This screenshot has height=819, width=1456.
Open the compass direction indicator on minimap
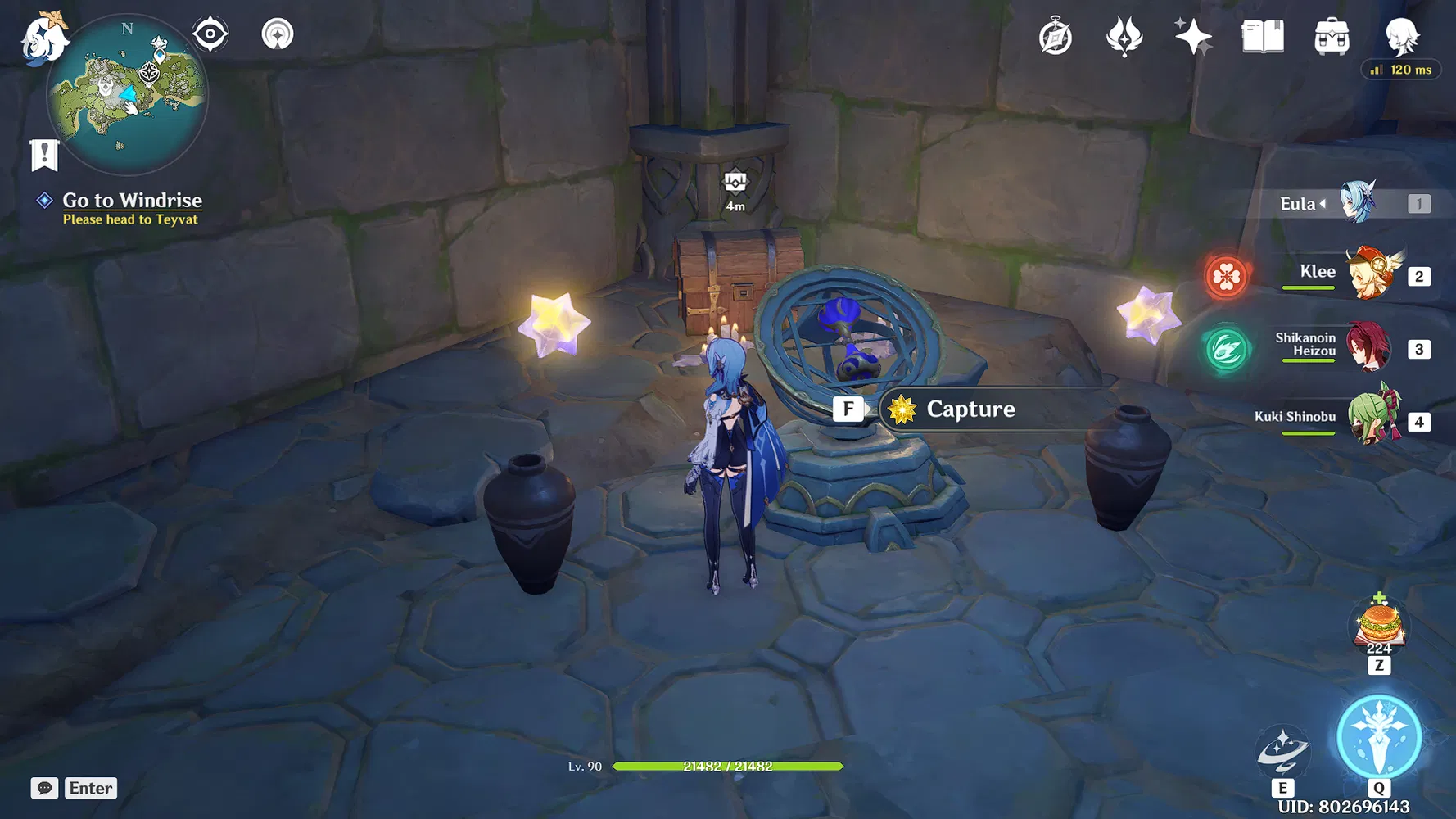click(126, 29)
